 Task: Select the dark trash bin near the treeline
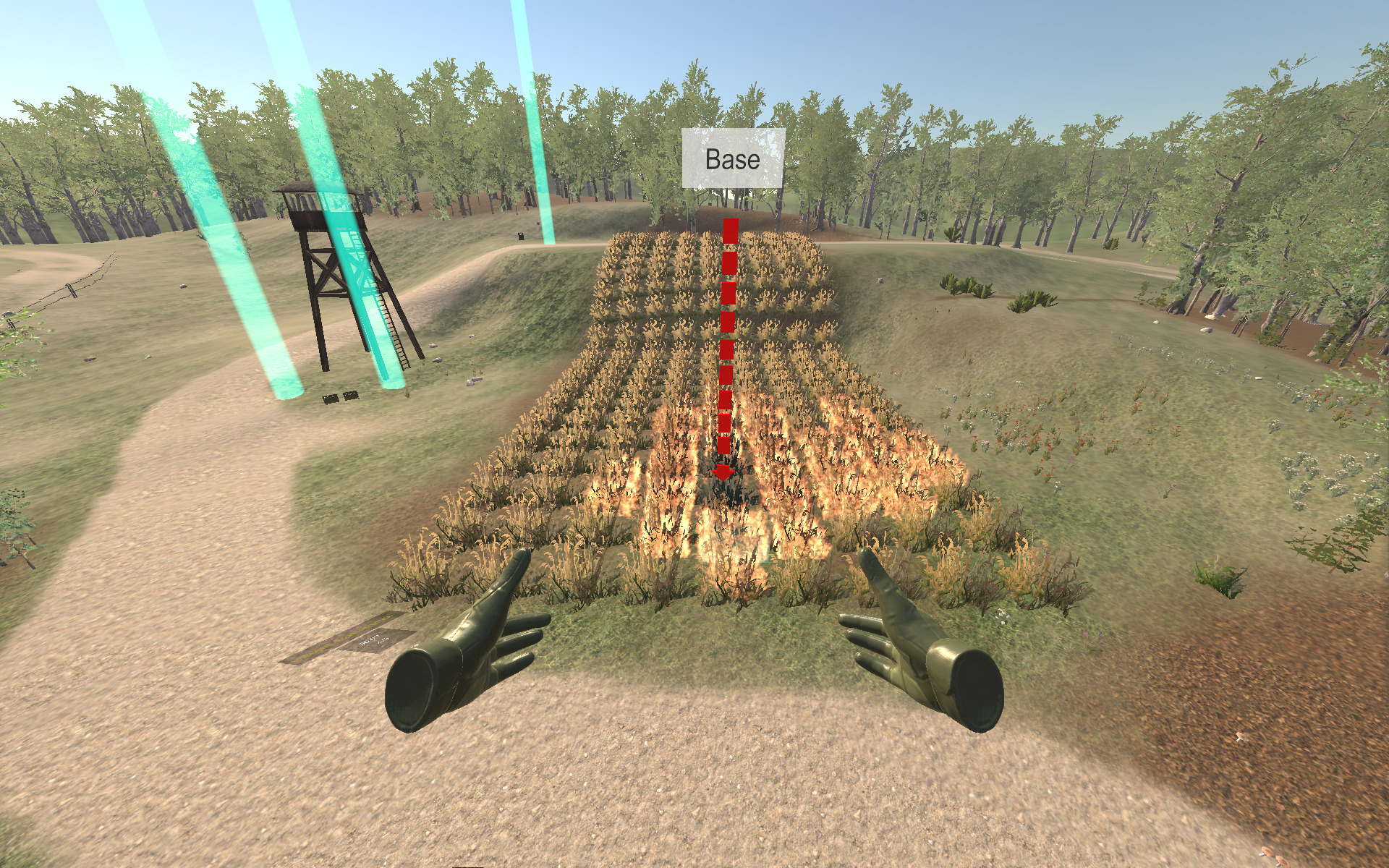click(x=521, y=237)
